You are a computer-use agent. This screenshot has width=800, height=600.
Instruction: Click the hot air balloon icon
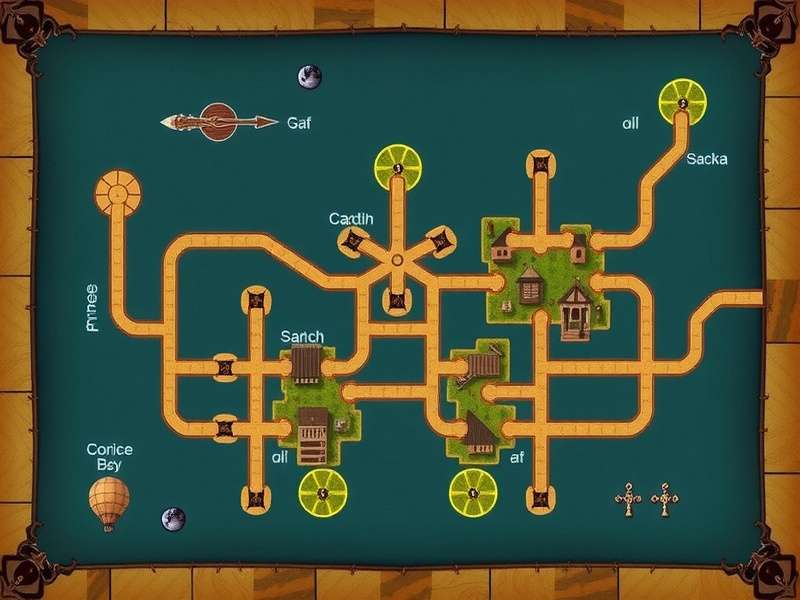(108, 502)
